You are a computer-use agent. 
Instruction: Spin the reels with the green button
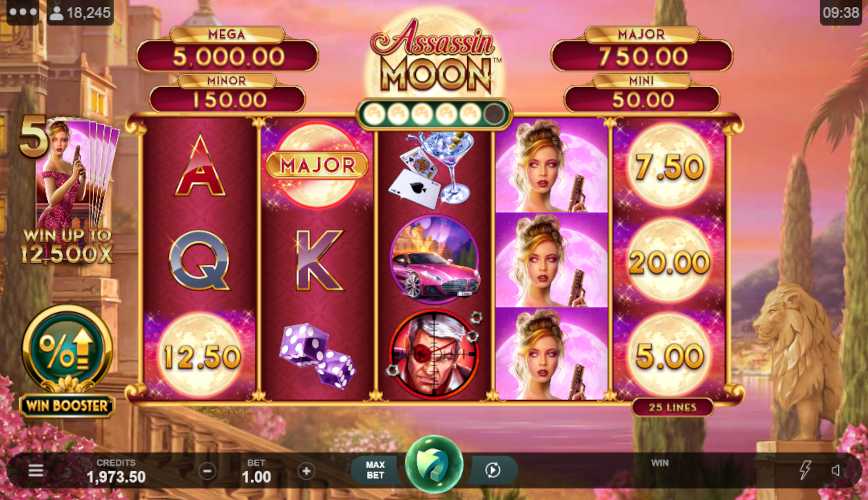pos(434,465)
